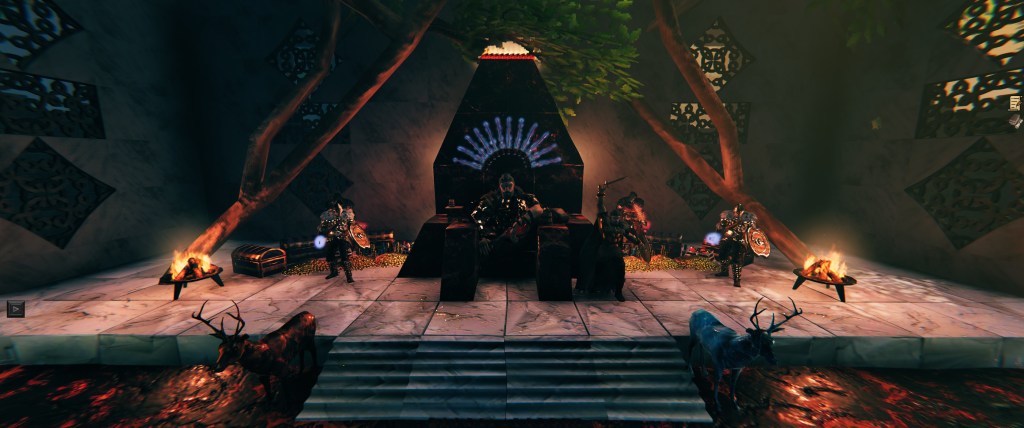Open the scroll-and-quill notes icon

1016,103
